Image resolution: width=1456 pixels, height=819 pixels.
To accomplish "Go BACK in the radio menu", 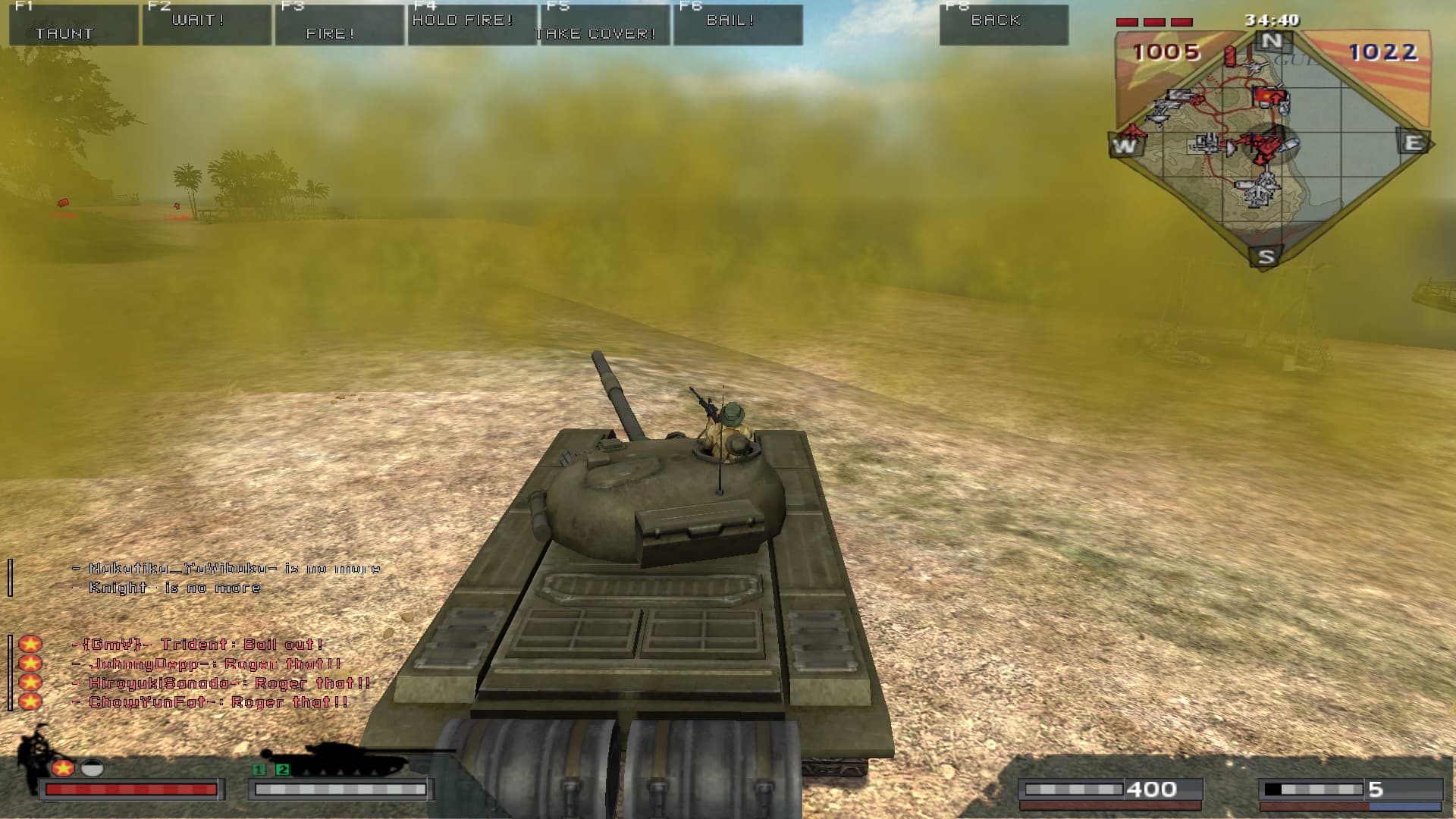I will [1003, 25].
